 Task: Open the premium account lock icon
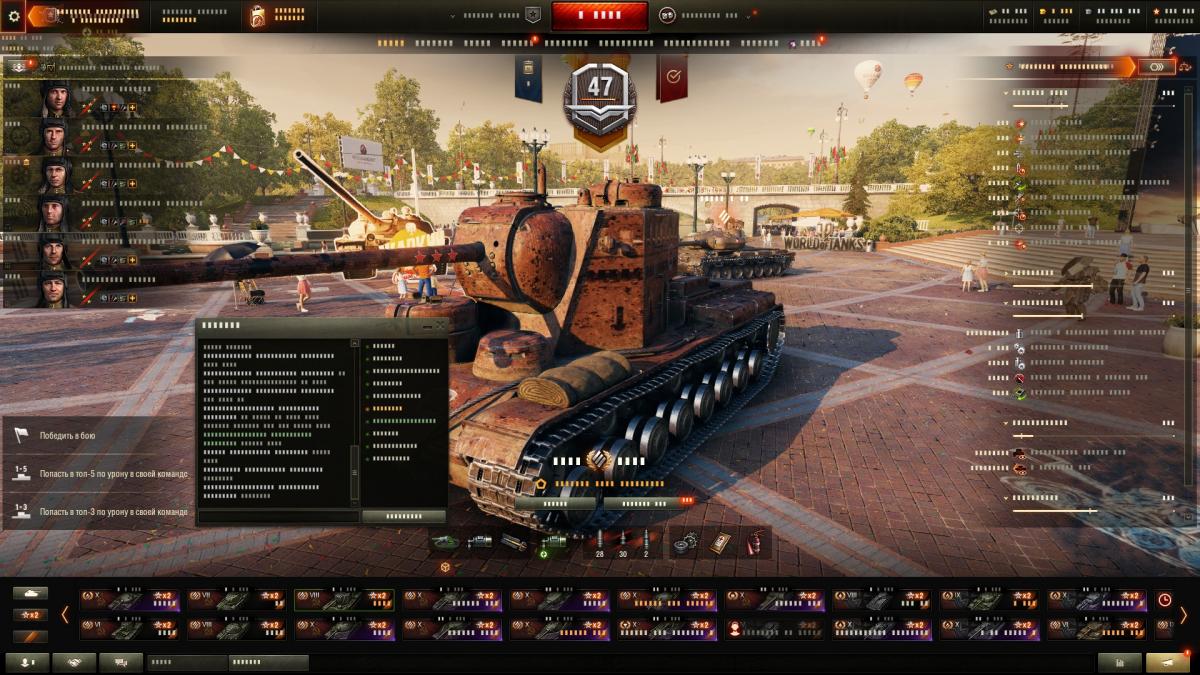(258, 16)
